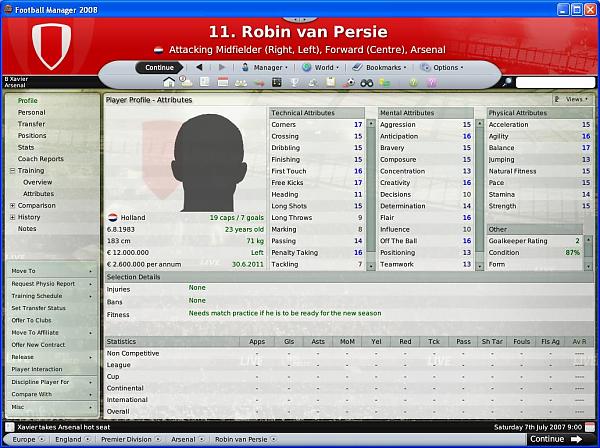
Task: Open the player's Notes
Action: 28,228
